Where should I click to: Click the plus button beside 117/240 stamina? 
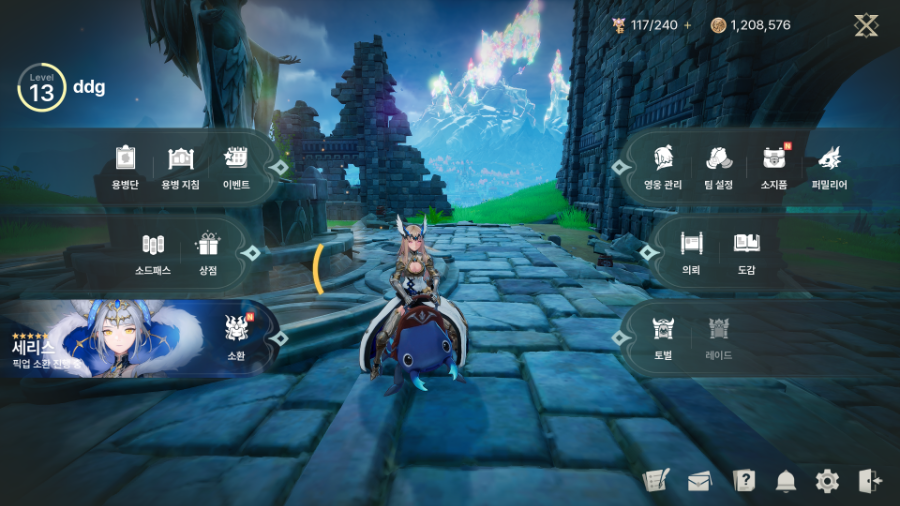pyautogui.click(x=687, y=25)
